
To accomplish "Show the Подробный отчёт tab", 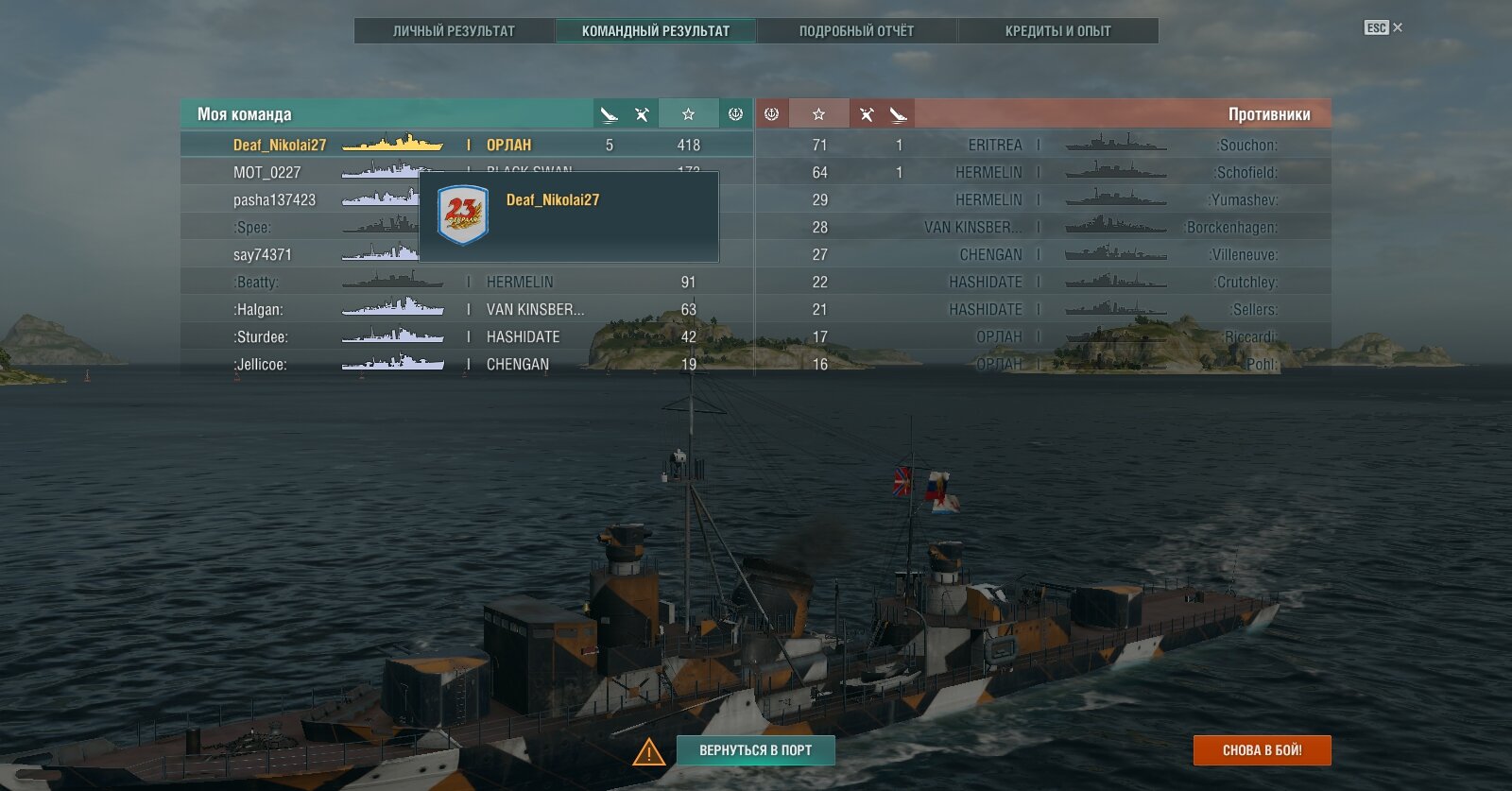I will pos(856,31).
